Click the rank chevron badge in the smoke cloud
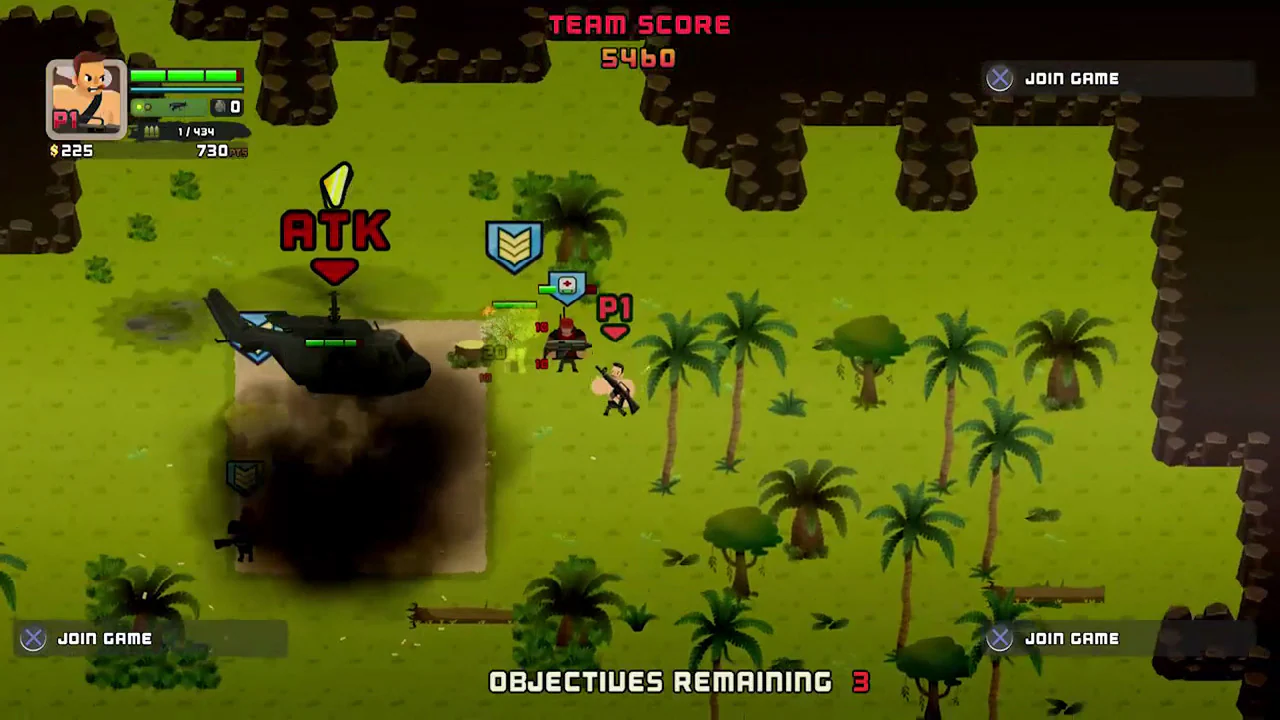Screen dimensions: 1280x720 coord(244,478)
